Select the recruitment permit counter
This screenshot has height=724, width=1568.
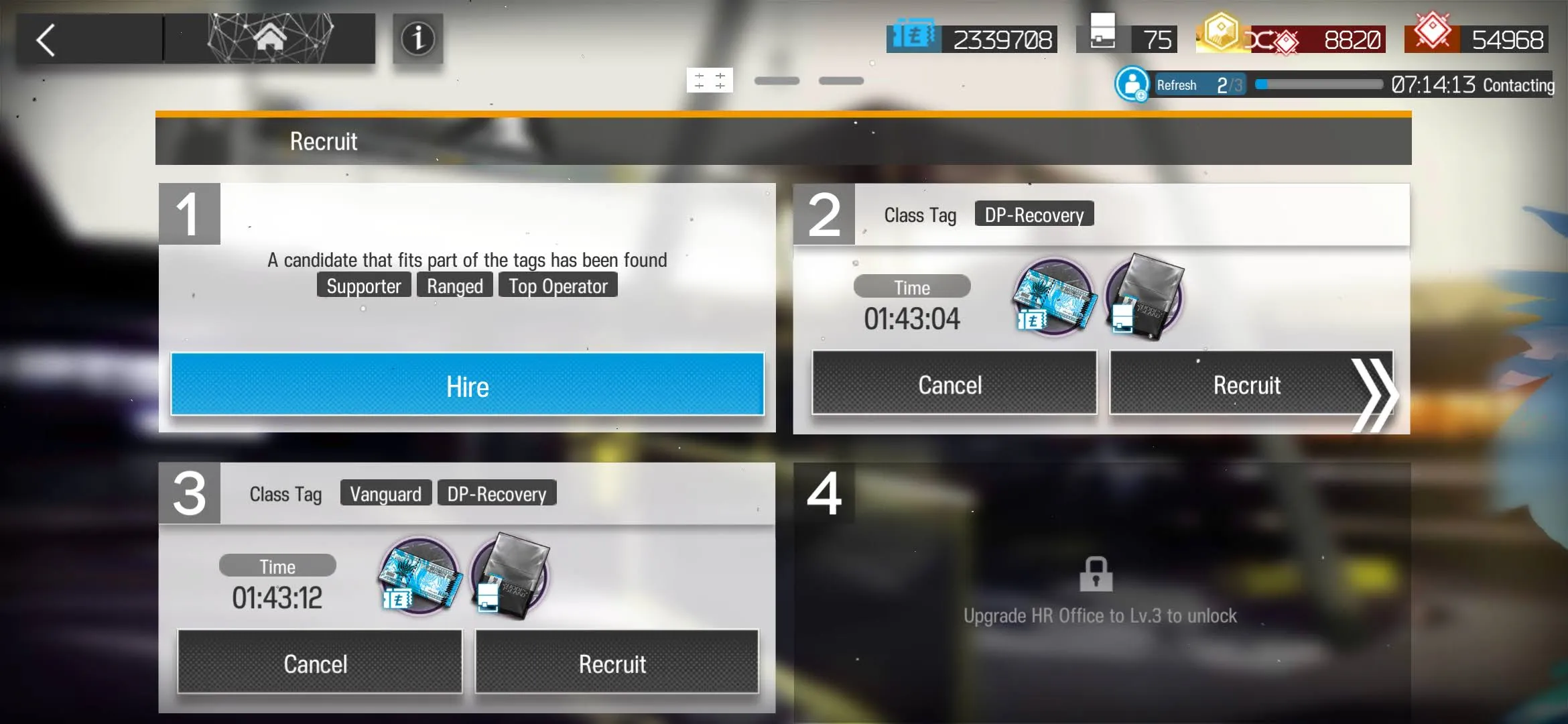point(1127,39)
